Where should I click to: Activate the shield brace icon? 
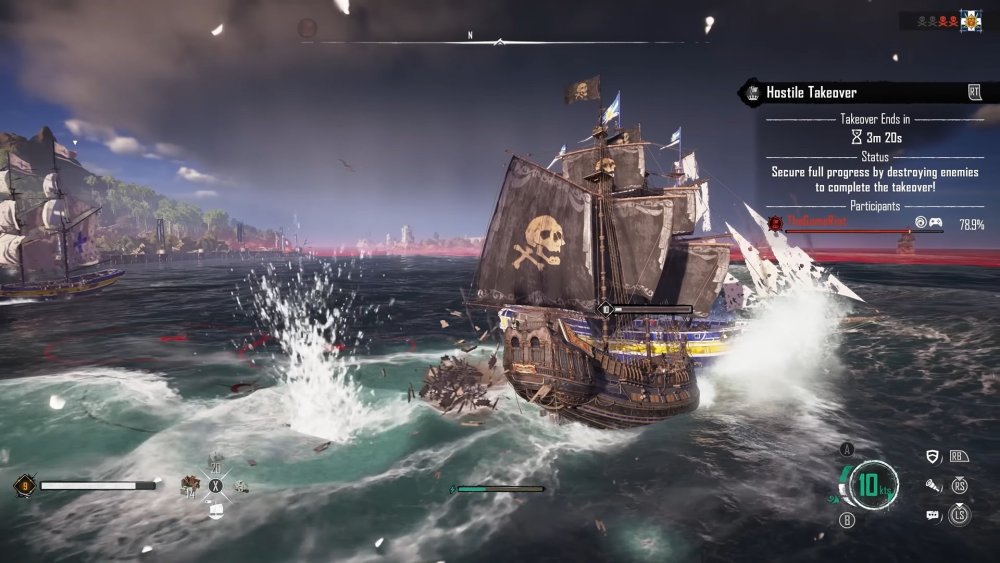[x=934, y=457]
